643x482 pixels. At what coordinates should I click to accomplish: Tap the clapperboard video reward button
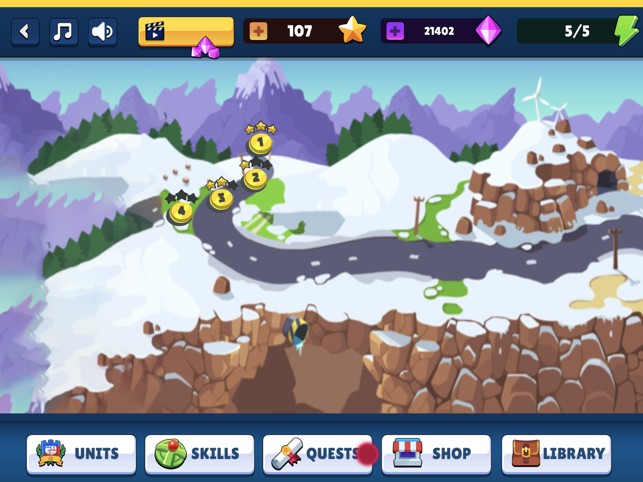(185, 31)
